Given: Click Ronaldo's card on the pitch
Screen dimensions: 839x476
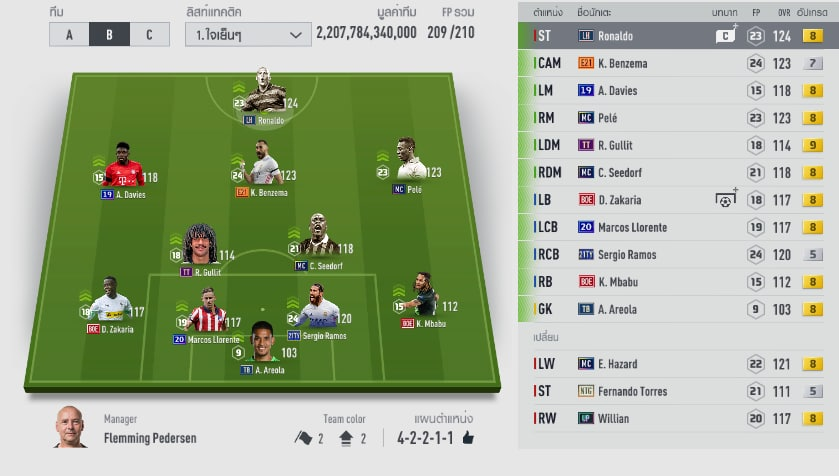Looking at the screenshot, I should pos(263,94).
